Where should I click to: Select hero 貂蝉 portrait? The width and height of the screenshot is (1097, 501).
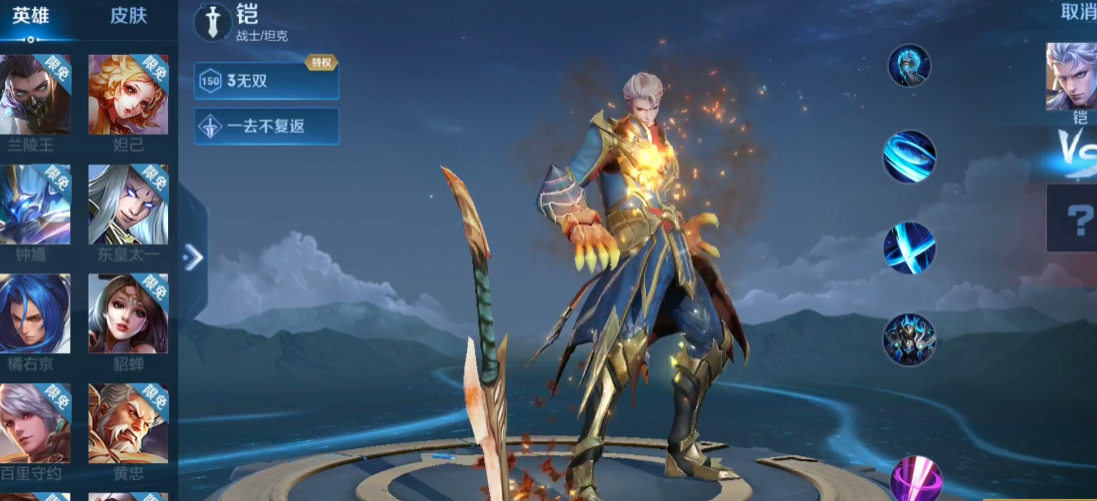pyautogui.click(x=128, y=314)
